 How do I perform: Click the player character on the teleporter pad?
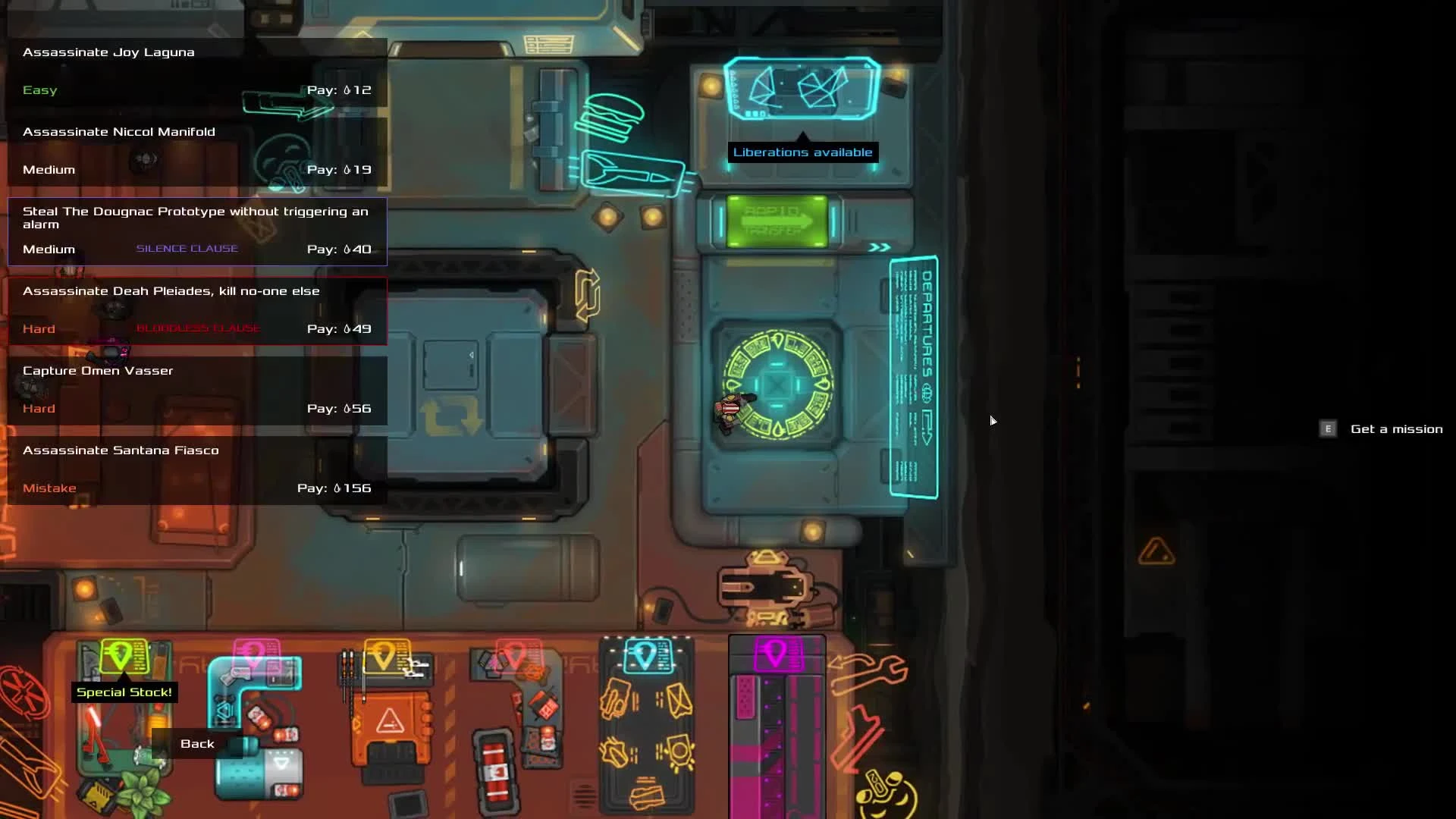tap(732, 409)
